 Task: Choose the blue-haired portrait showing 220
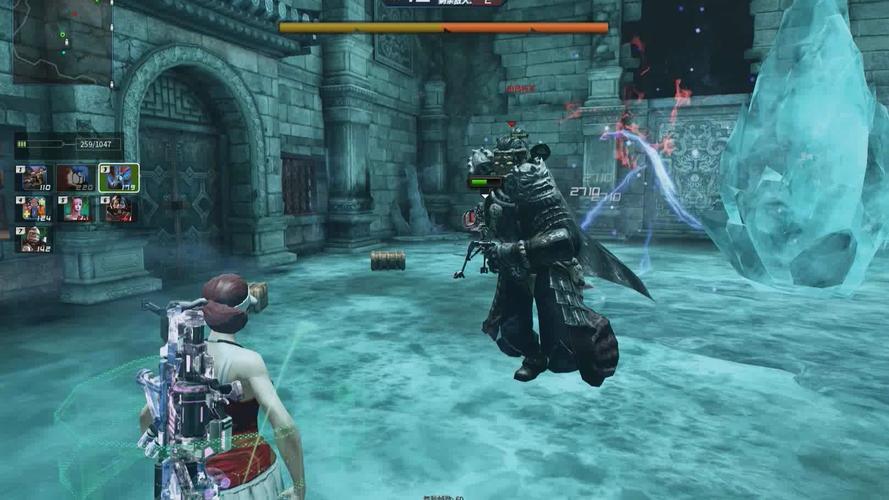[x=76, y=178]
